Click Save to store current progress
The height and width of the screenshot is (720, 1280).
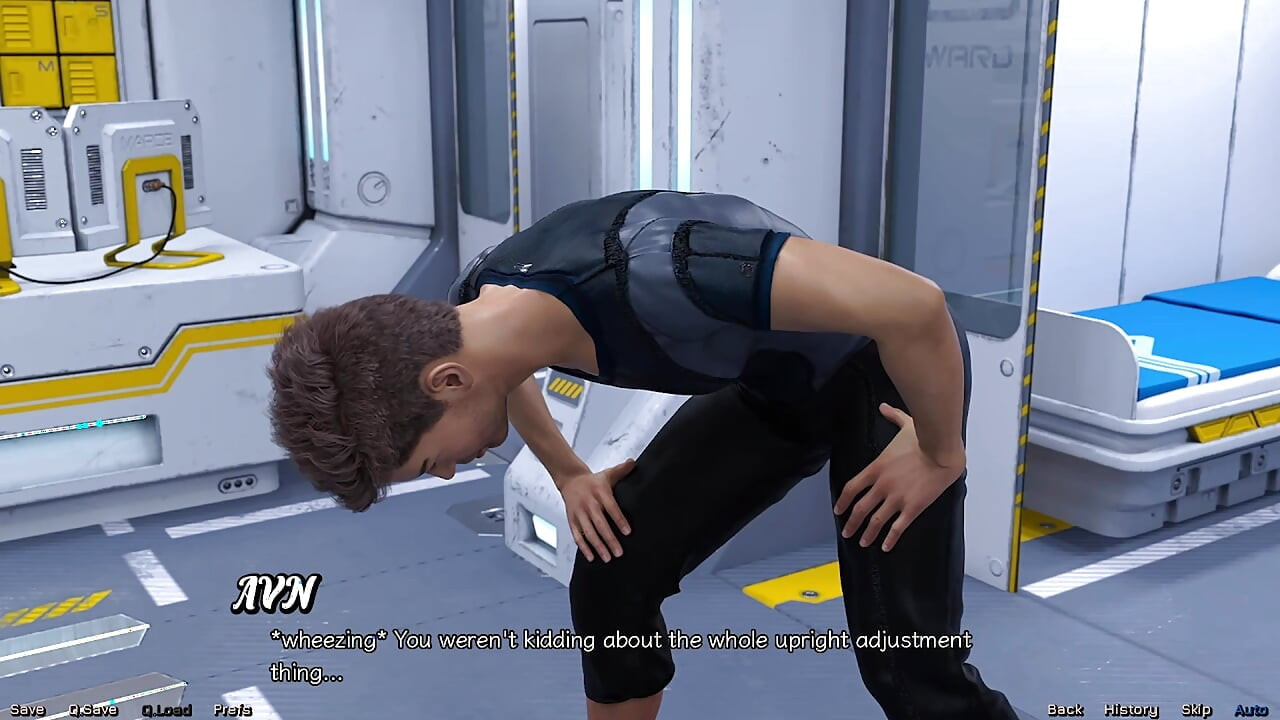tap(26, 710)
